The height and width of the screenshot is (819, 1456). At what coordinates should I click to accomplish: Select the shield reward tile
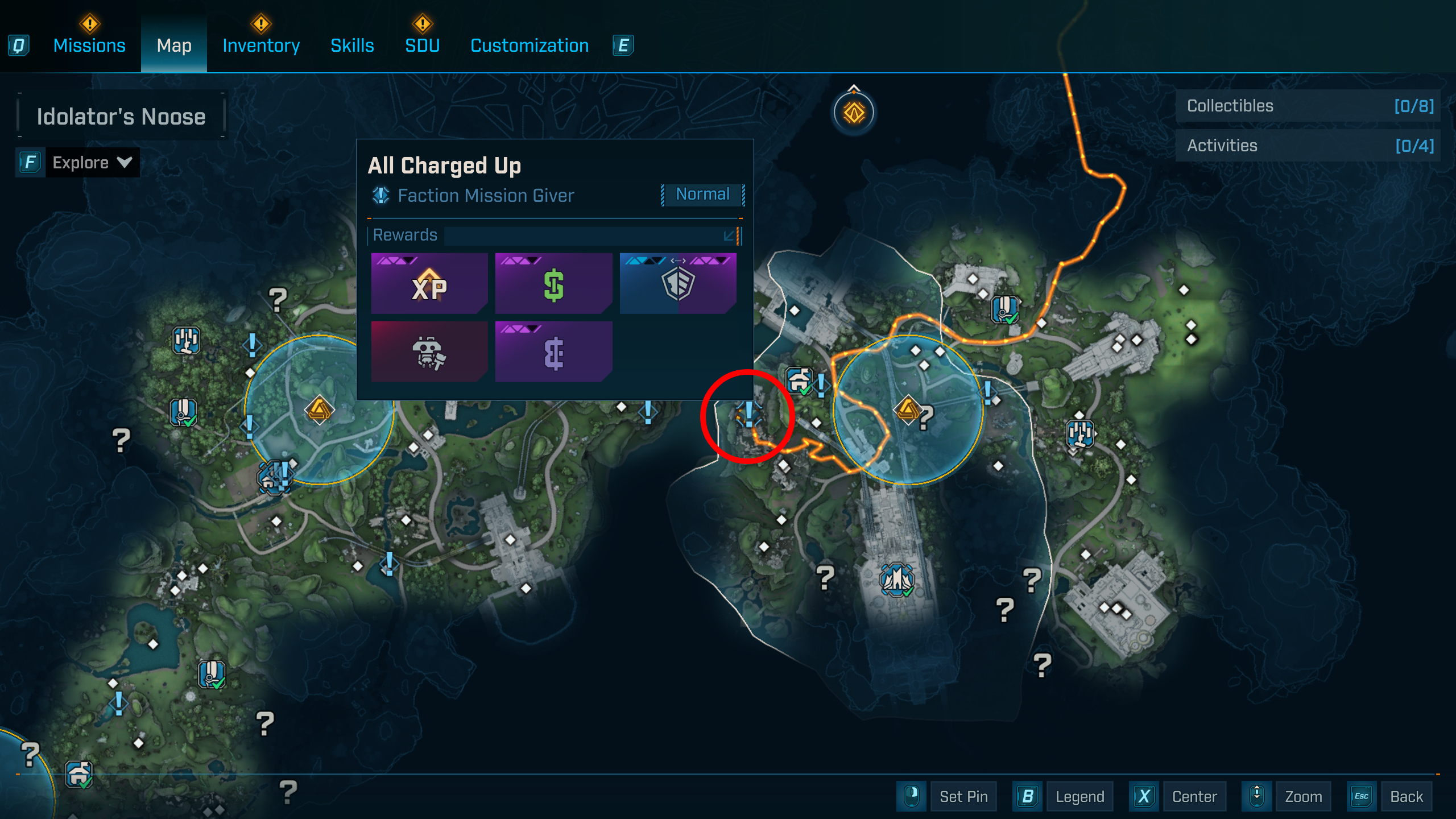coord(678,283)
